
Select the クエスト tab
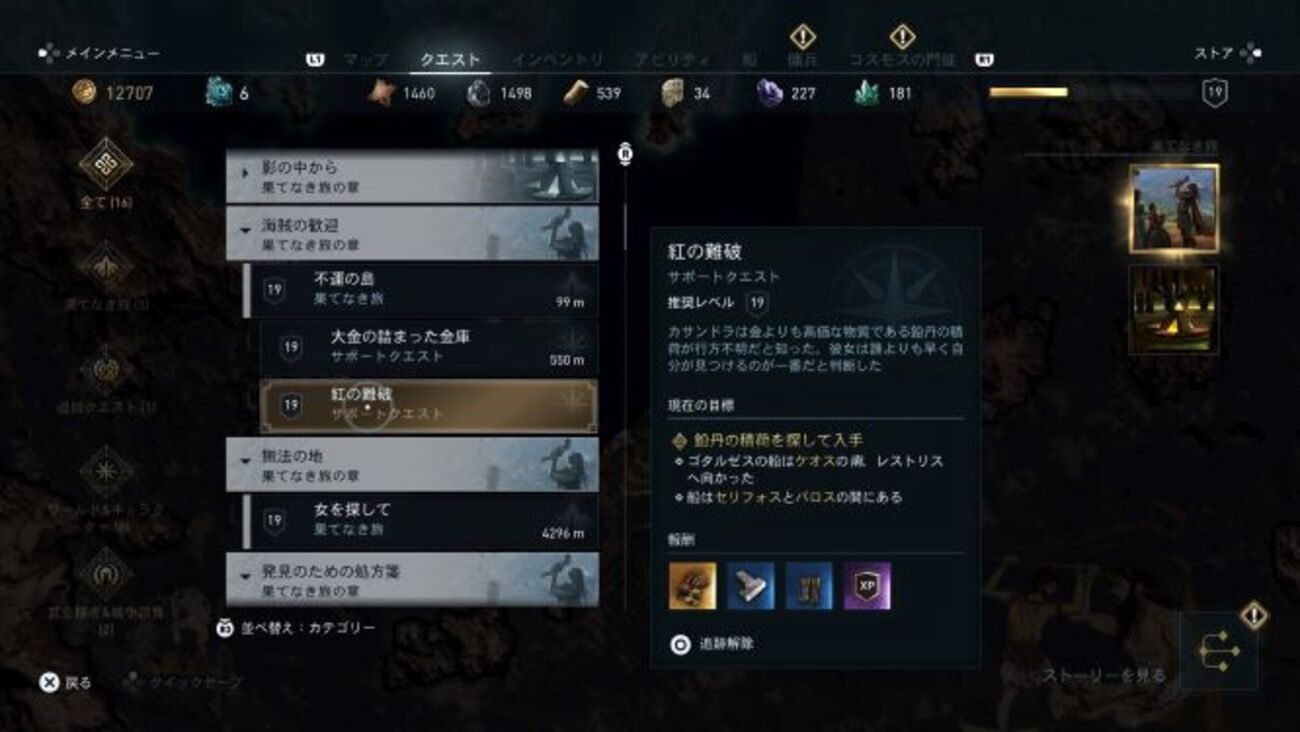pyautogui.click(x=450, y=60)
